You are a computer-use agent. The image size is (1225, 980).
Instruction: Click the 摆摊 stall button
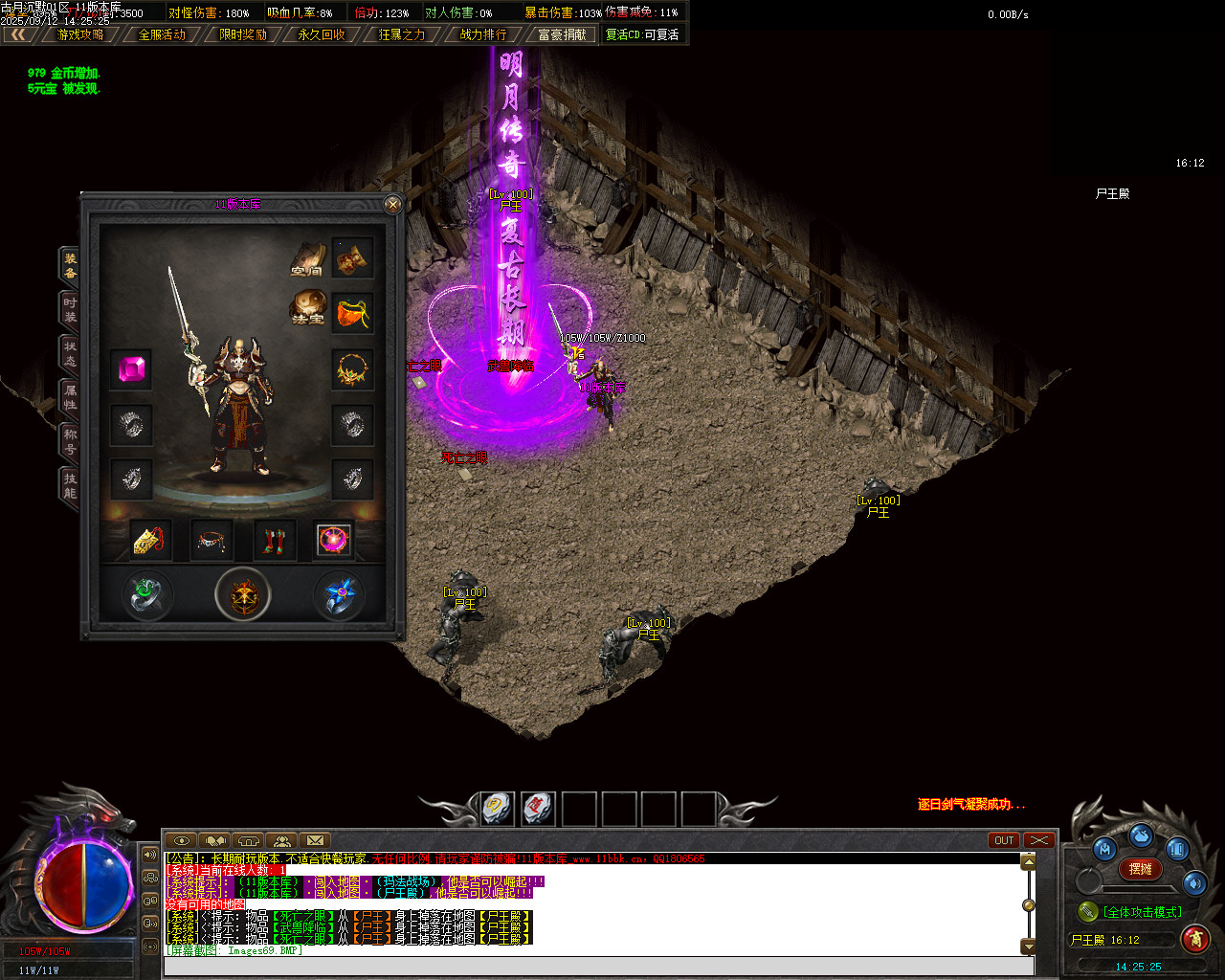click(x=1141, y=869)
